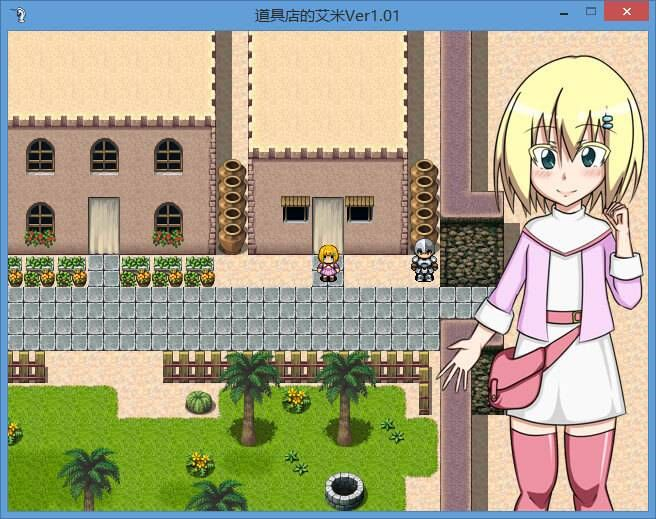Maximize the game window
656x519 pixels.
591,11
